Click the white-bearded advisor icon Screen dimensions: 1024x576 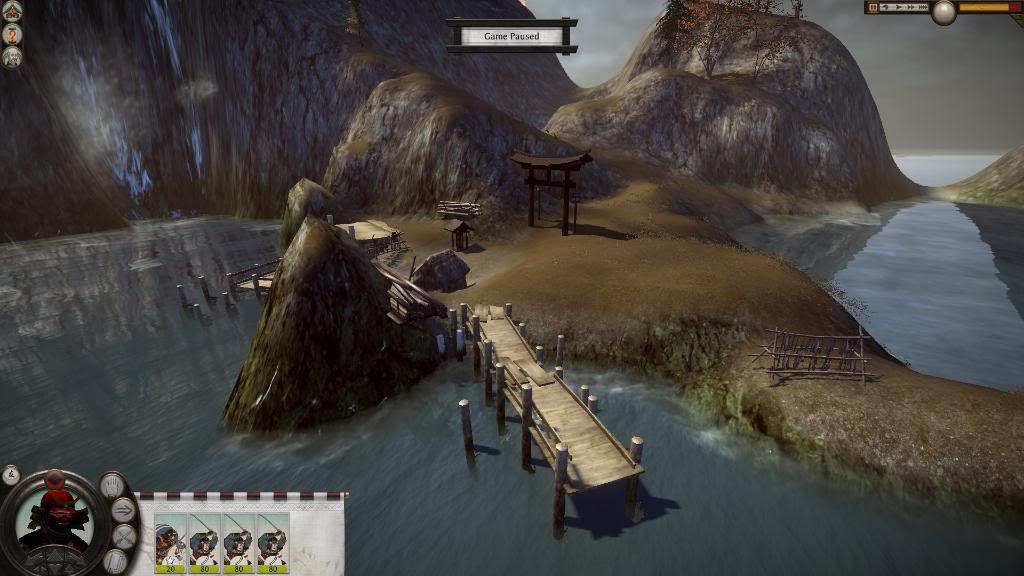[12, 56]
